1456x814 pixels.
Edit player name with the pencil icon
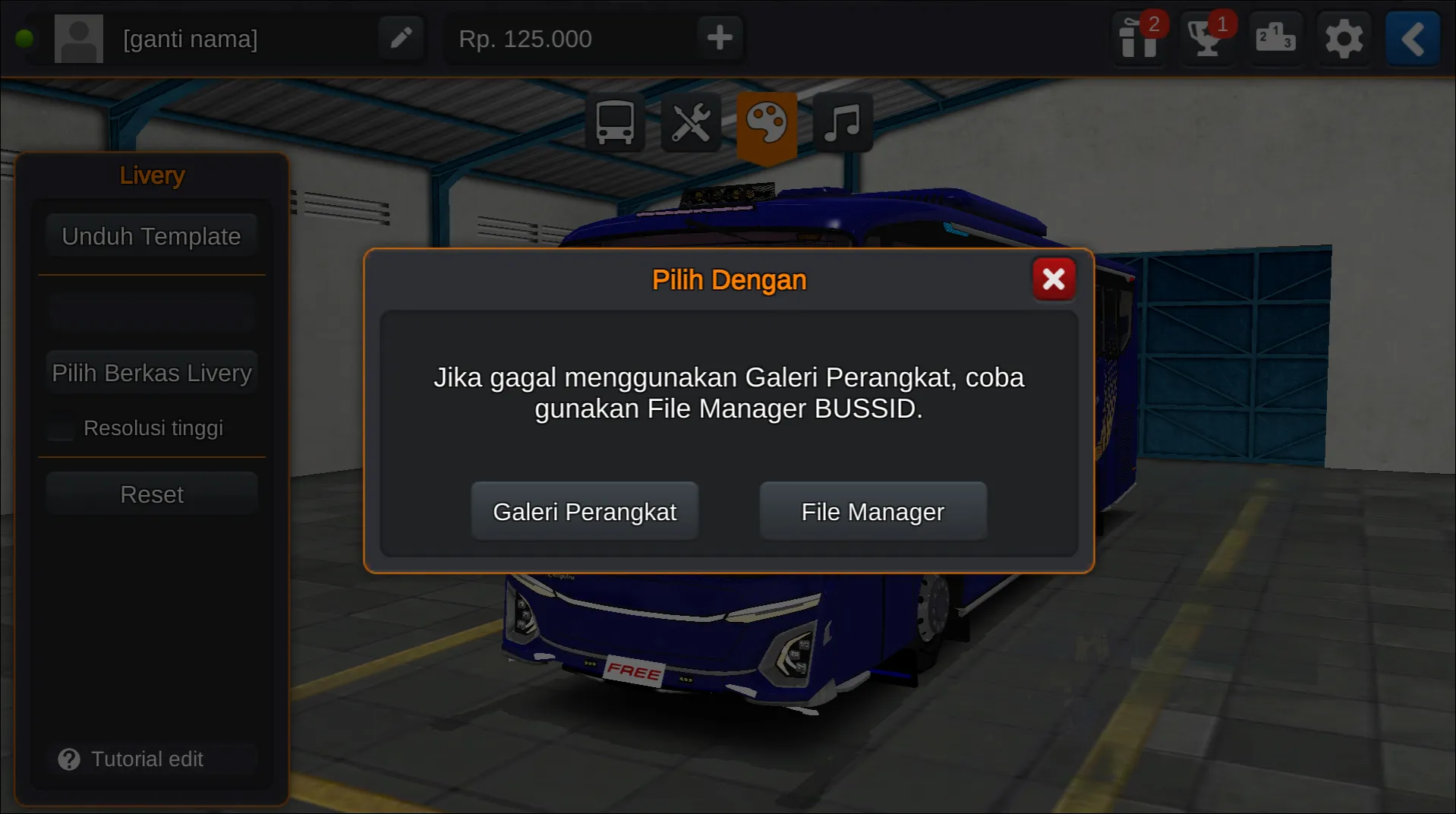(x=401, y=38)
